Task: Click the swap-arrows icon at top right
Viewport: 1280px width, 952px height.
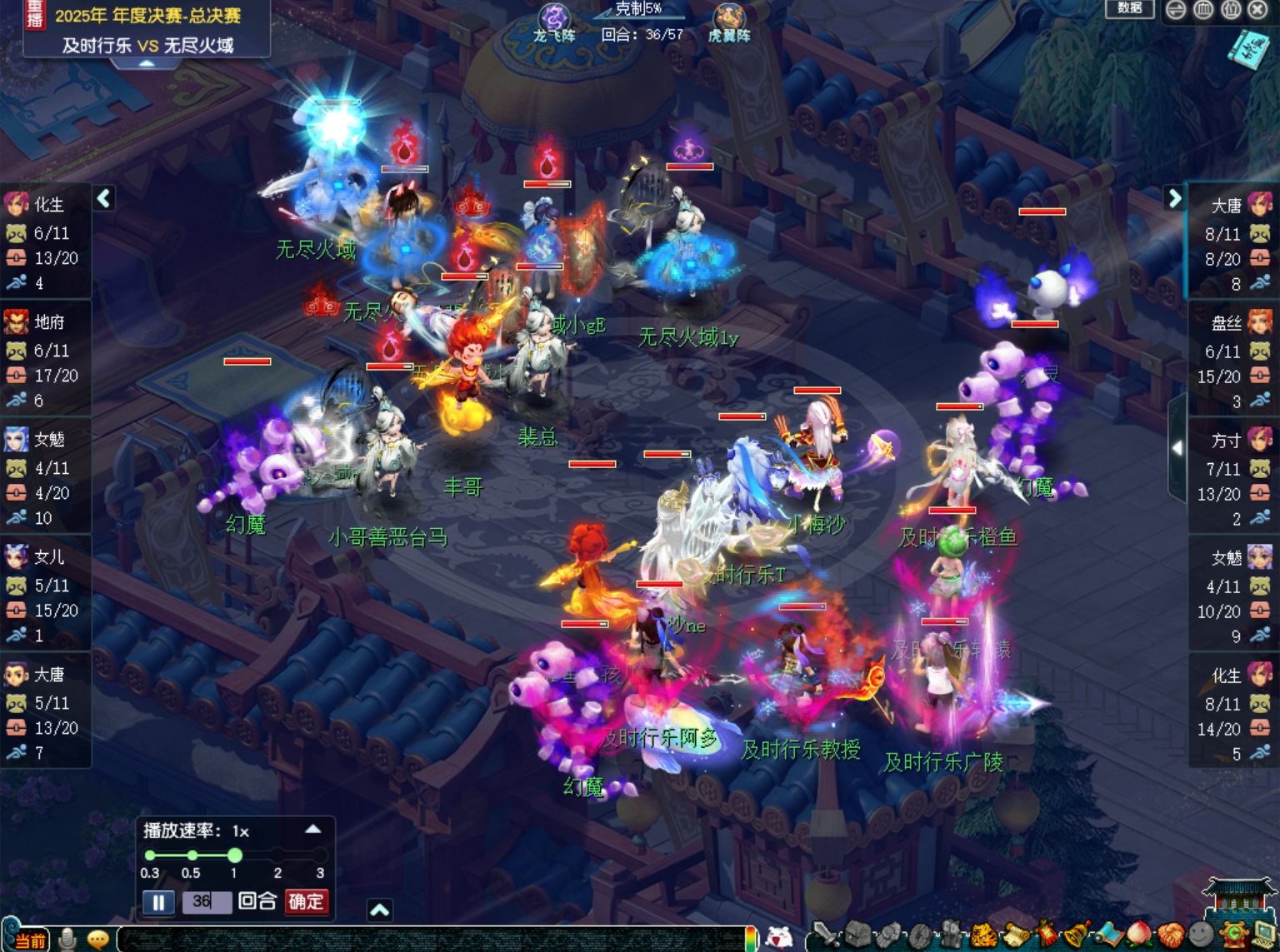Action: click(x=1175, y=9)
